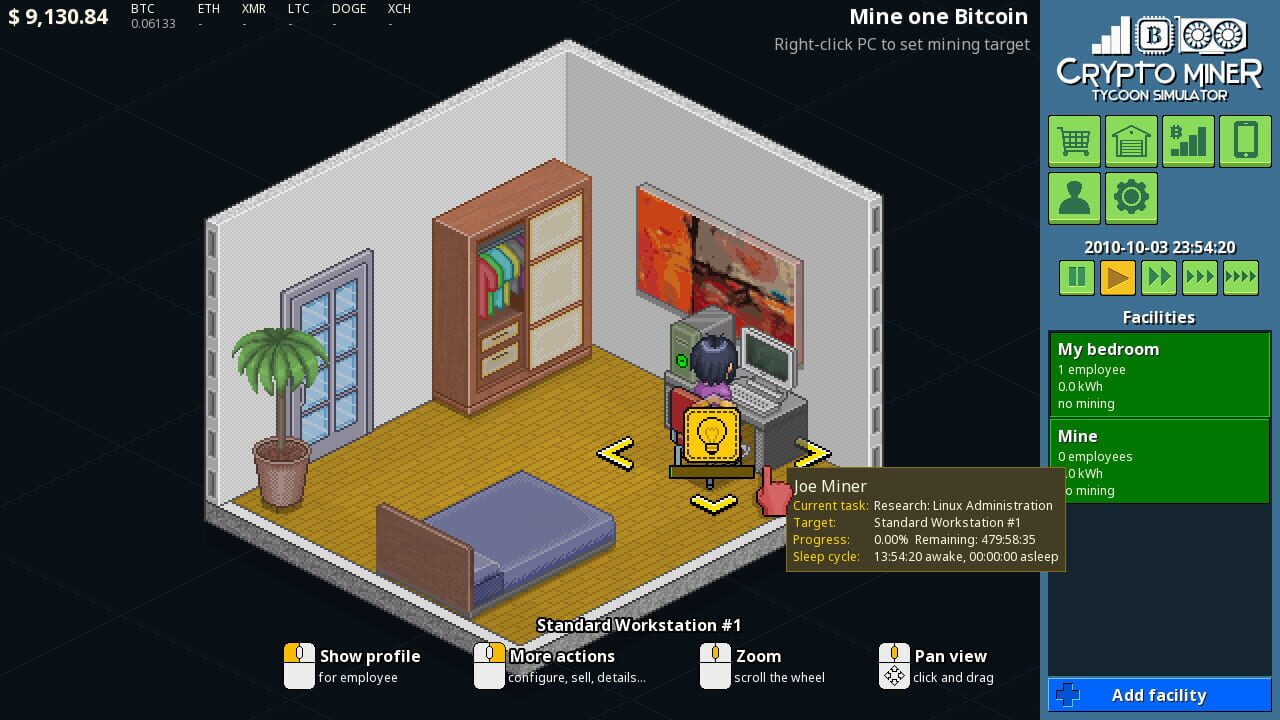Enable double fast-forward speed
Image resolution: width=1280 pixels, height=720 pixels.
pyautogui.click(x=1158, y=277)
